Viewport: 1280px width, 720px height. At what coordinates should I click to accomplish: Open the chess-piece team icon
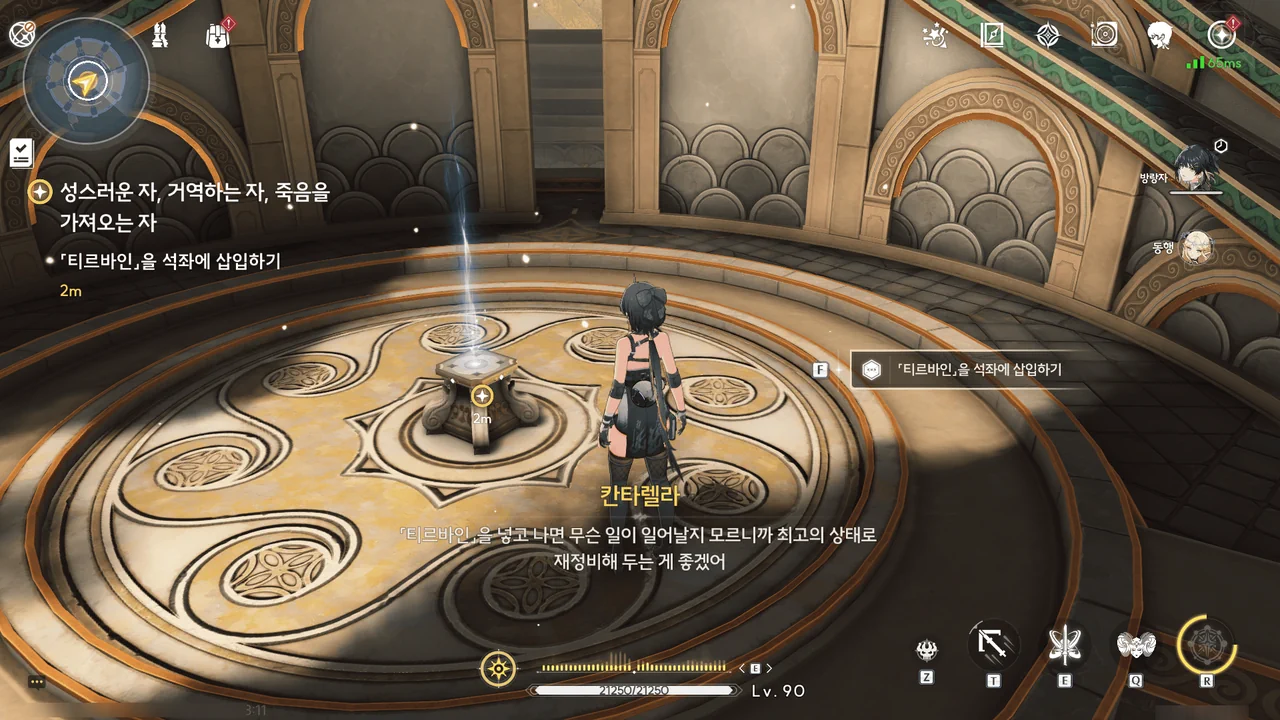point(160,36)
